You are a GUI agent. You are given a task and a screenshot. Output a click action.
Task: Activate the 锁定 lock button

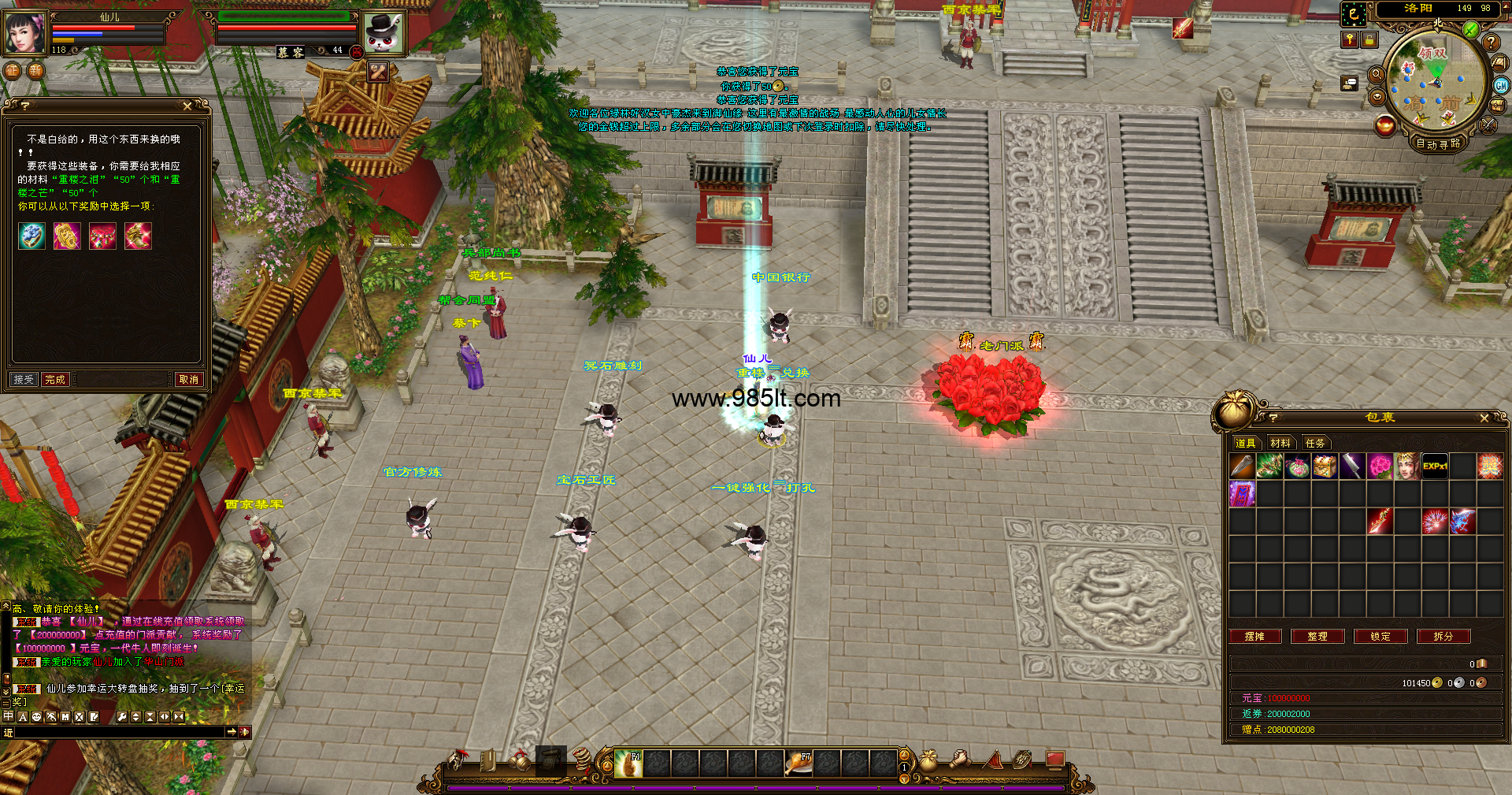pyautogui.click(x=1380, y=637)
